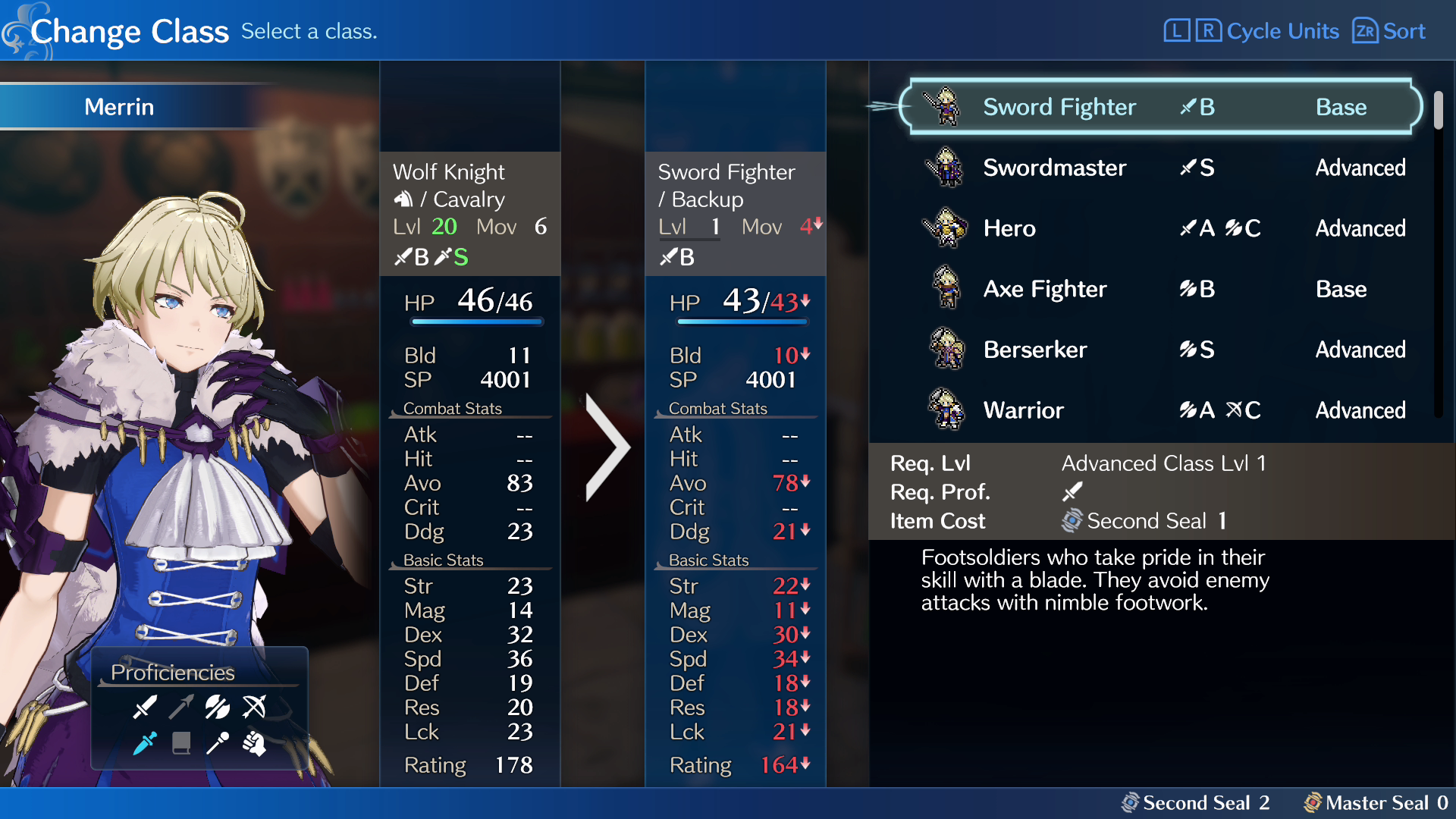
Task: Click the Master Seal icon in status bar
Action: 1313,802
